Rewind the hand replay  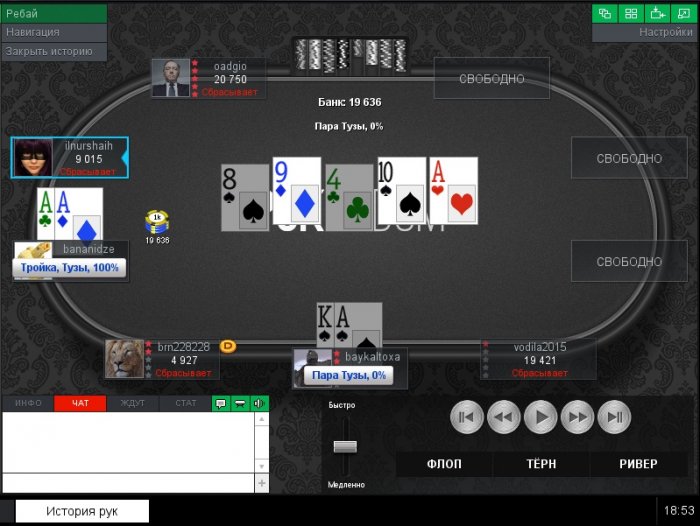(x=504, y=416)
